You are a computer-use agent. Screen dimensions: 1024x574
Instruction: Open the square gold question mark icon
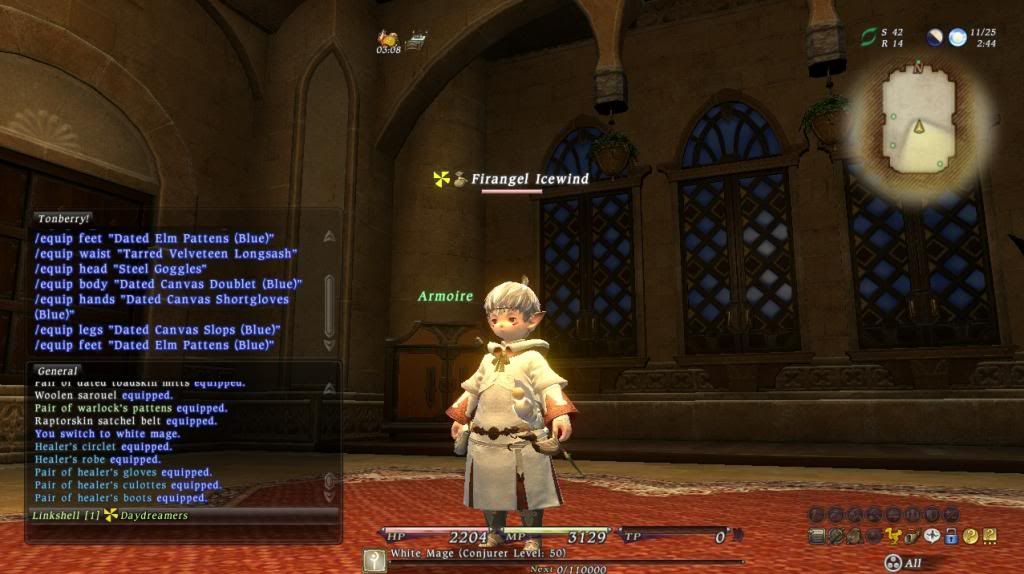click(989, 536)
